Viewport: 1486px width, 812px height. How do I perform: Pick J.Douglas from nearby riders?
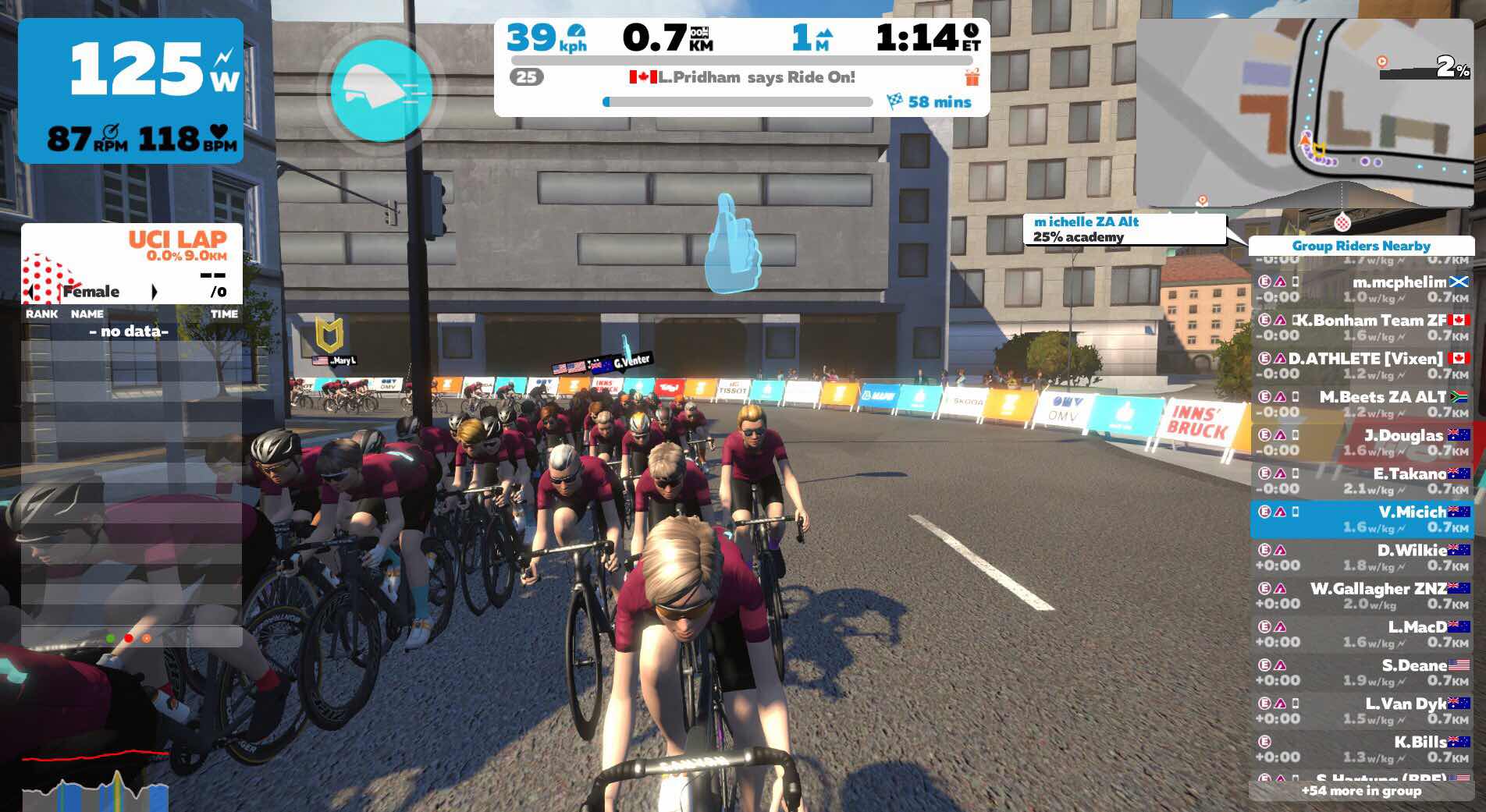[1361, 442]
